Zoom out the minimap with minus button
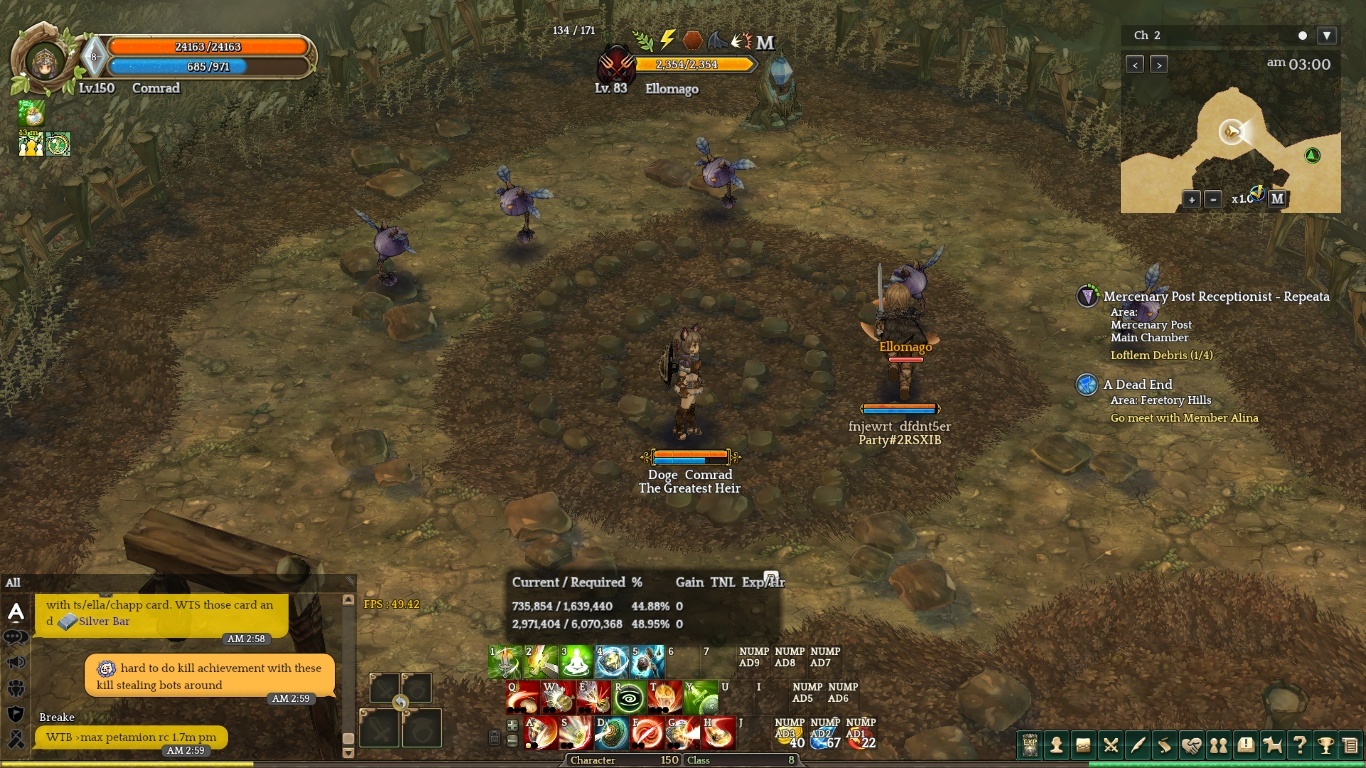The width and height of the screenshot is (1366, 768). tap(1213, 199)
